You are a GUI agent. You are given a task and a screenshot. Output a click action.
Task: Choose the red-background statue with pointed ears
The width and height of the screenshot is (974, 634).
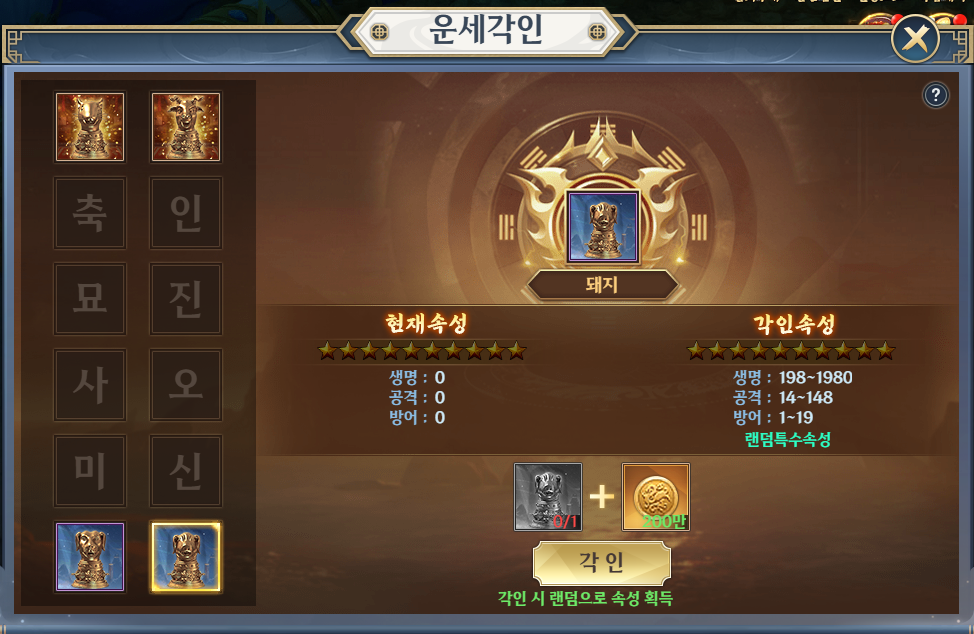tap(90, 127)
